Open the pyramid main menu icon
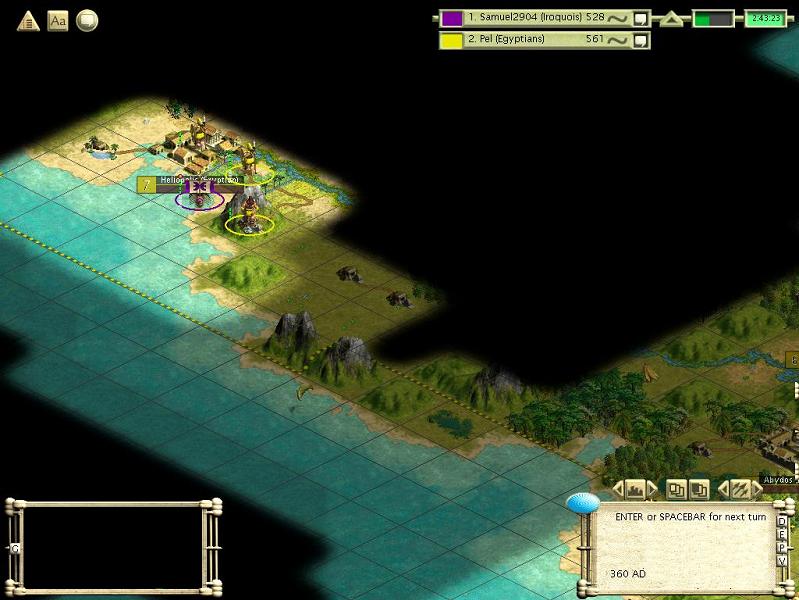 point(28,20)
